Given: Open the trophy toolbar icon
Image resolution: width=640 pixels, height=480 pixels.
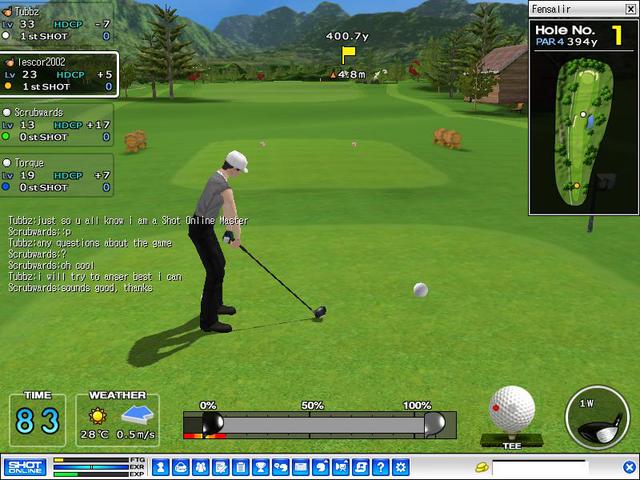Looking at the screenshot, I should point(260,467).
